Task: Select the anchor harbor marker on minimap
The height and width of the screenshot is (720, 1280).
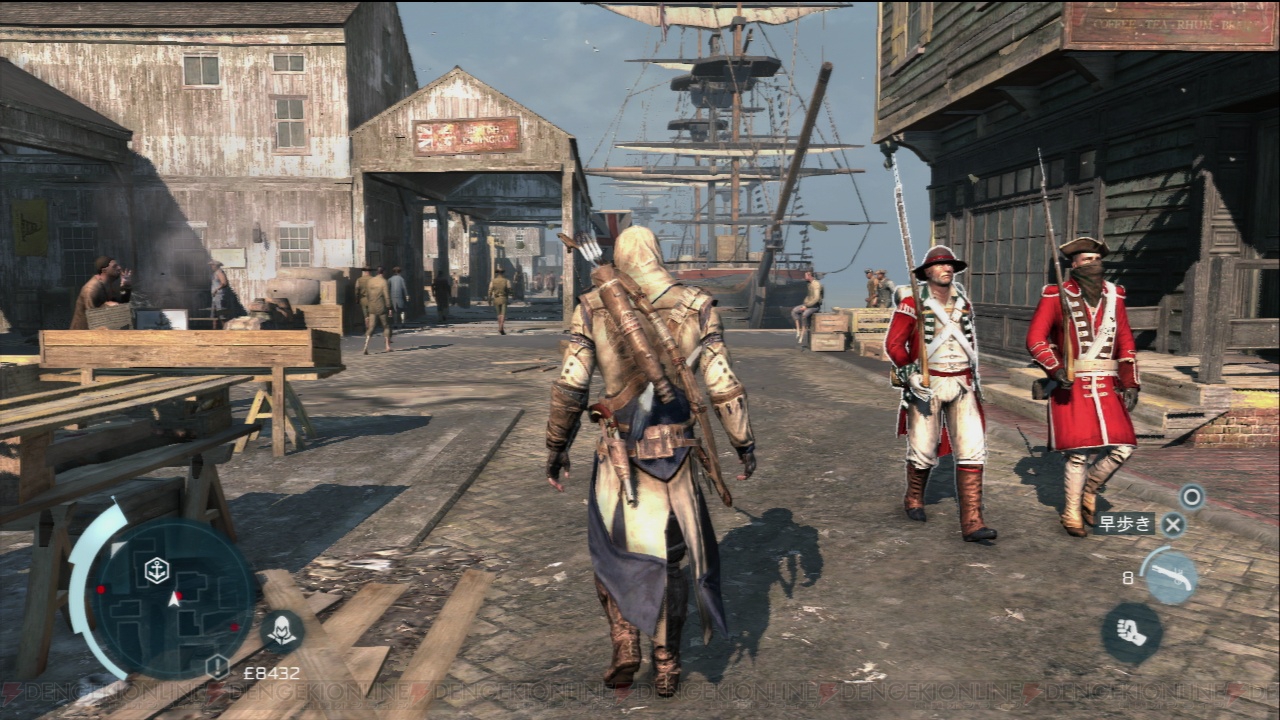Action: (x=156, y=571)
